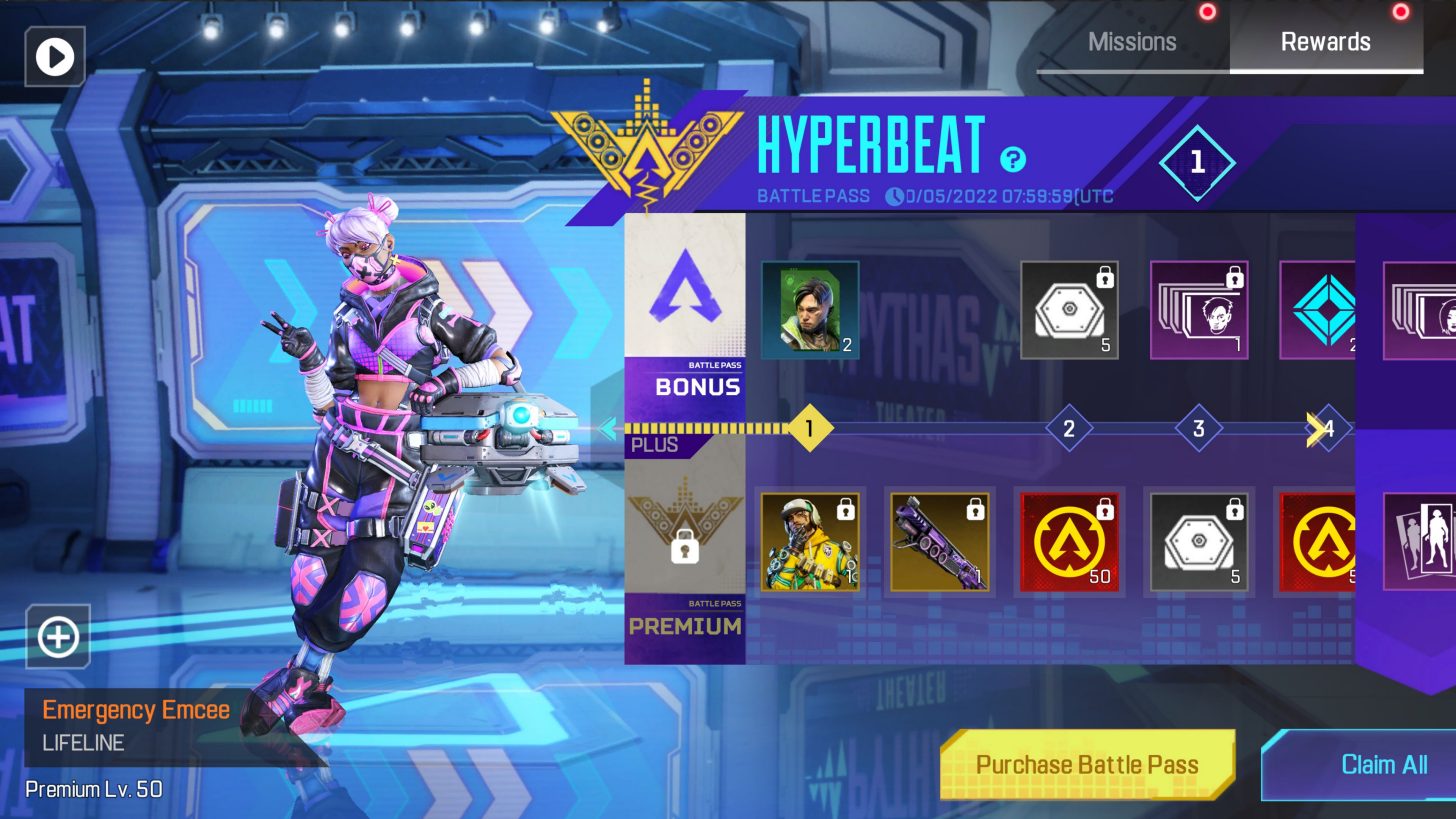The image size is (1456, 819).
Task: Select the locked crafting metals reward at level 2
Action: tap(1069, 310)
